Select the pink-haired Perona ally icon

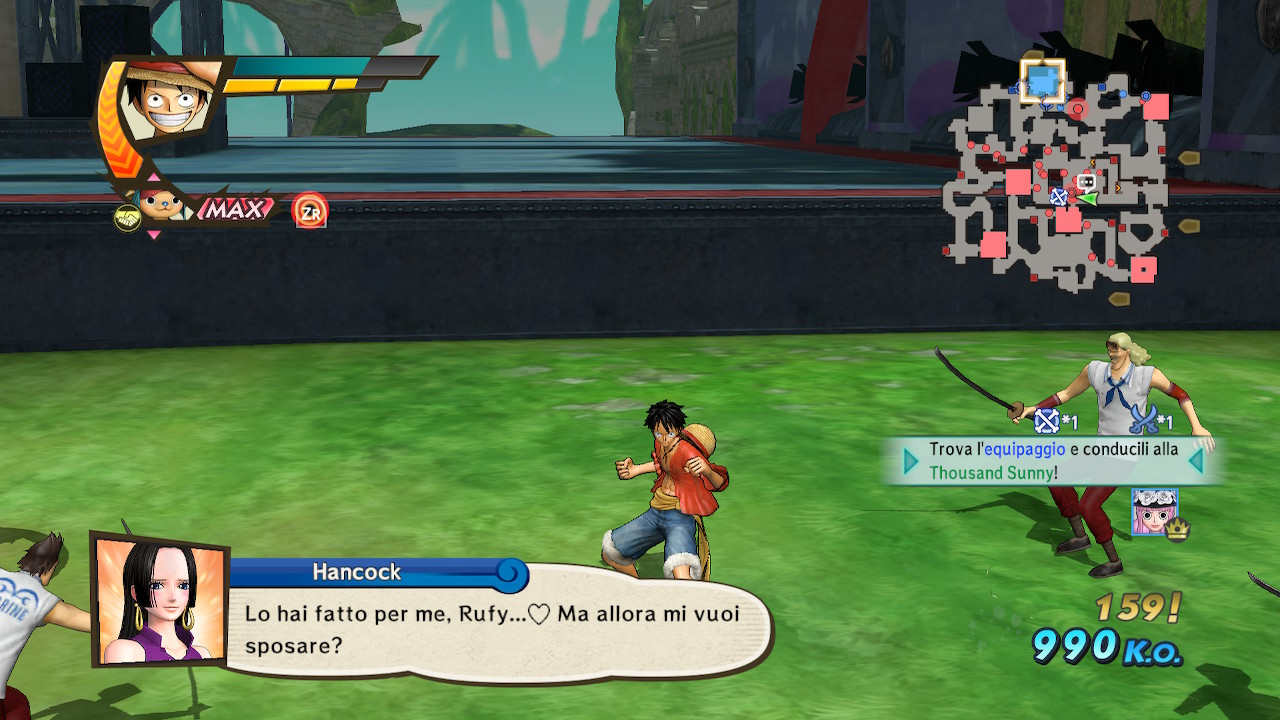coord(1154,511)
